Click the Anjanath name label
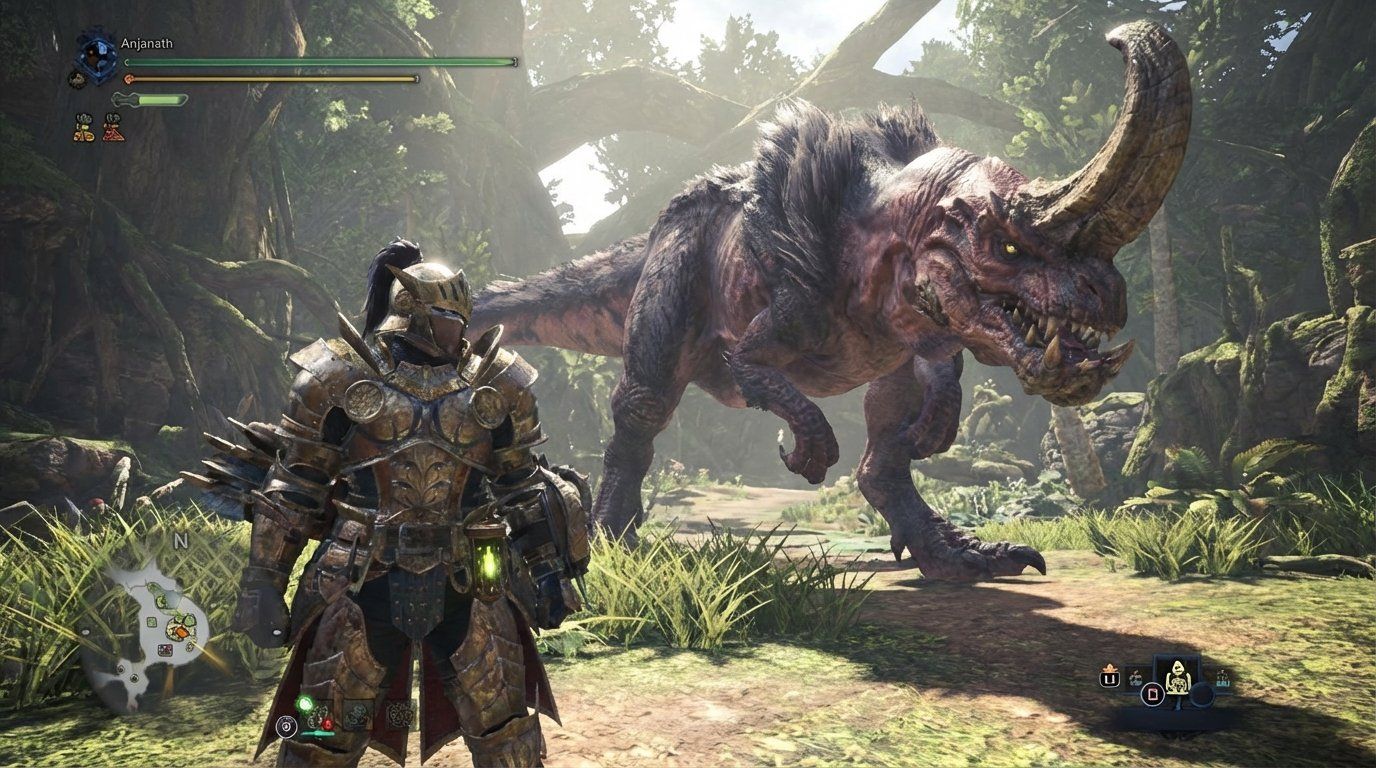Viewport: 1376px width, 768px height. click(146, 43)
